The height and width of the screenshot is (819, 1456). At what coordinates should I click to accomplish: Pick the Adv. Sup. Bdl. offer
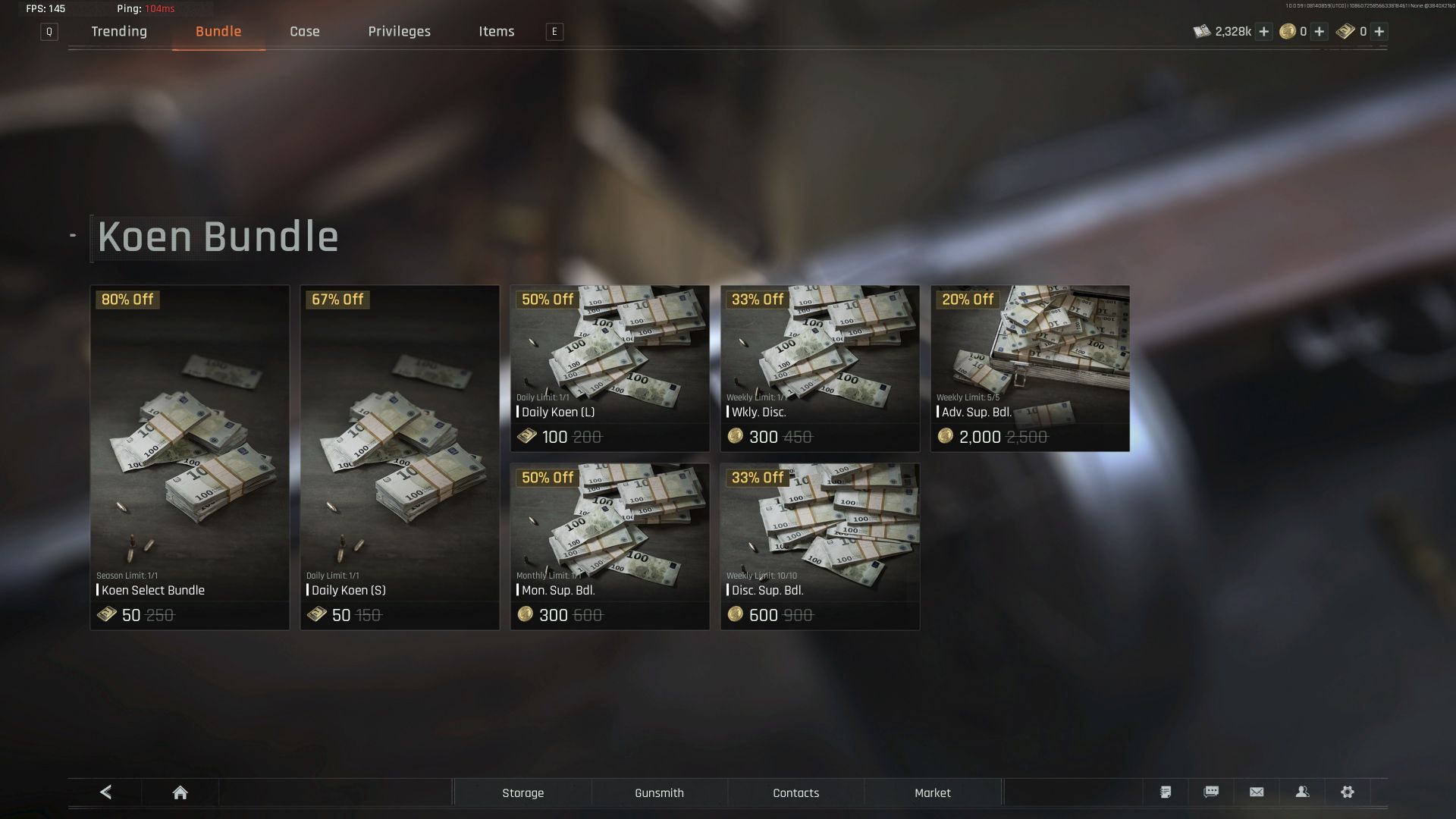[1030, 369]
